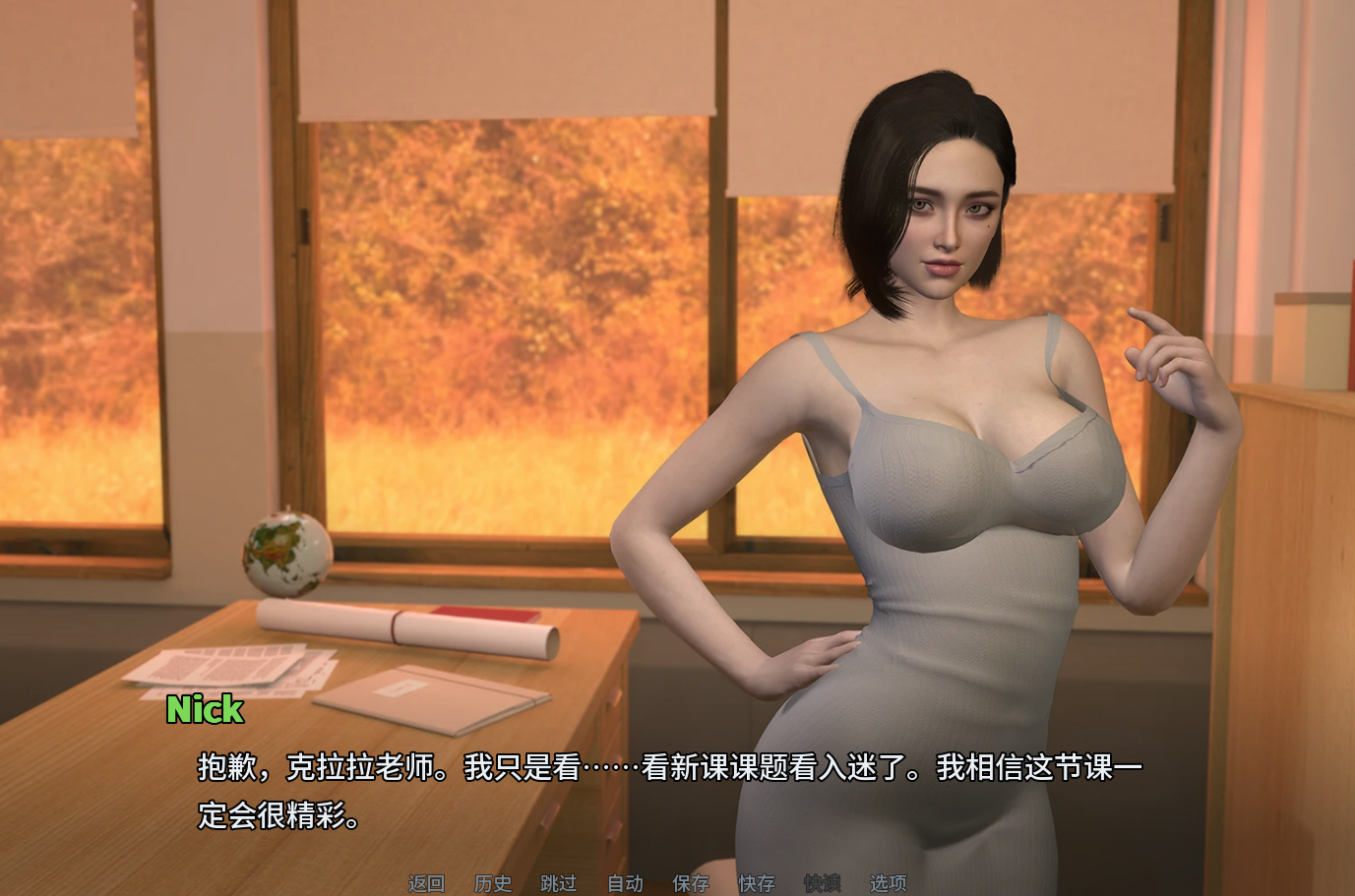Activate the 跳过 (Skip) button
The width and height of the screenshot is (1355, 896).
click(559, 883)
